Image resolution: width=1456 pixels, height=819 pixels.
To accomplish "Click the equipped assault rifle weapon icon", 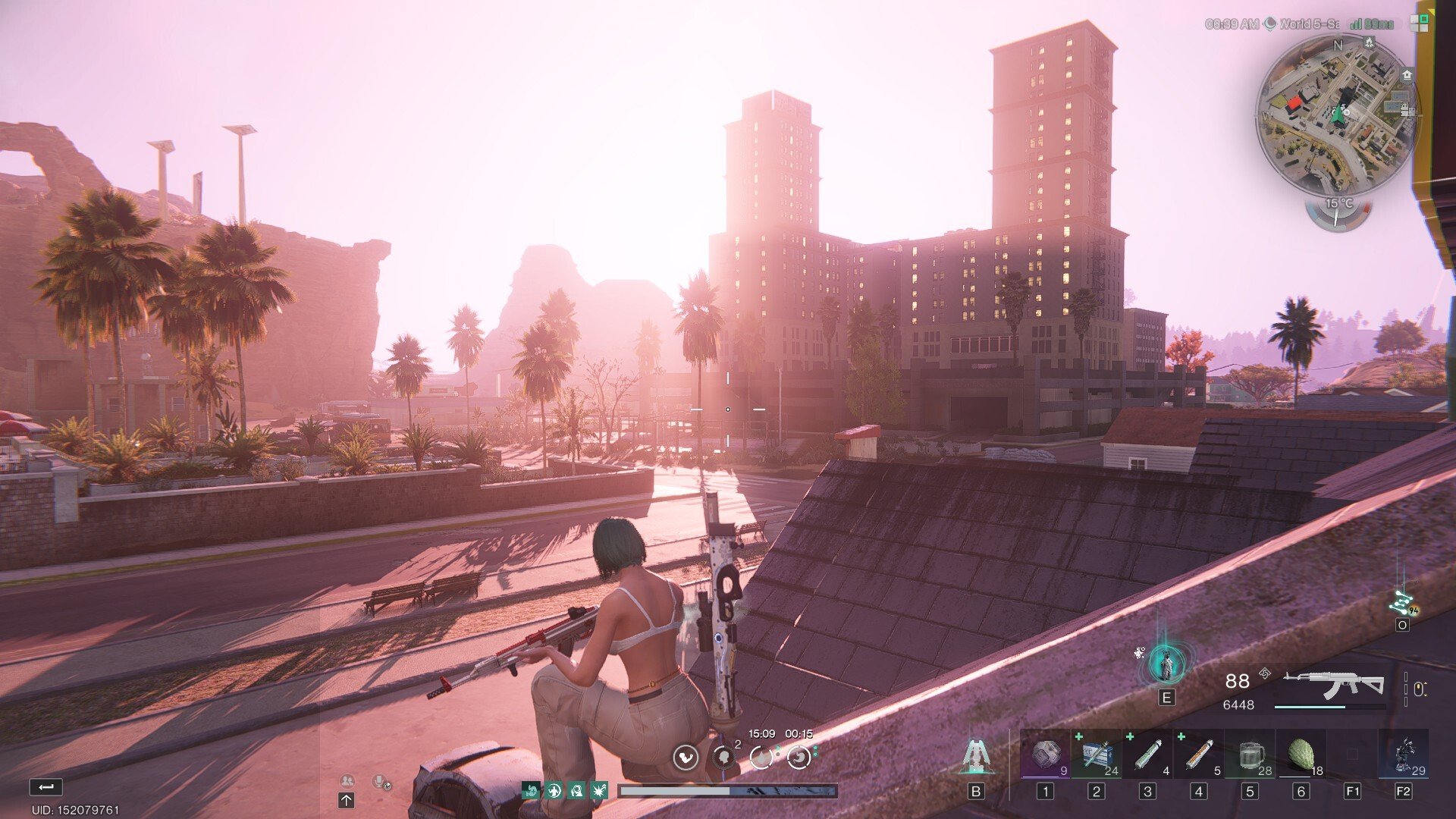I will 1332,685.
